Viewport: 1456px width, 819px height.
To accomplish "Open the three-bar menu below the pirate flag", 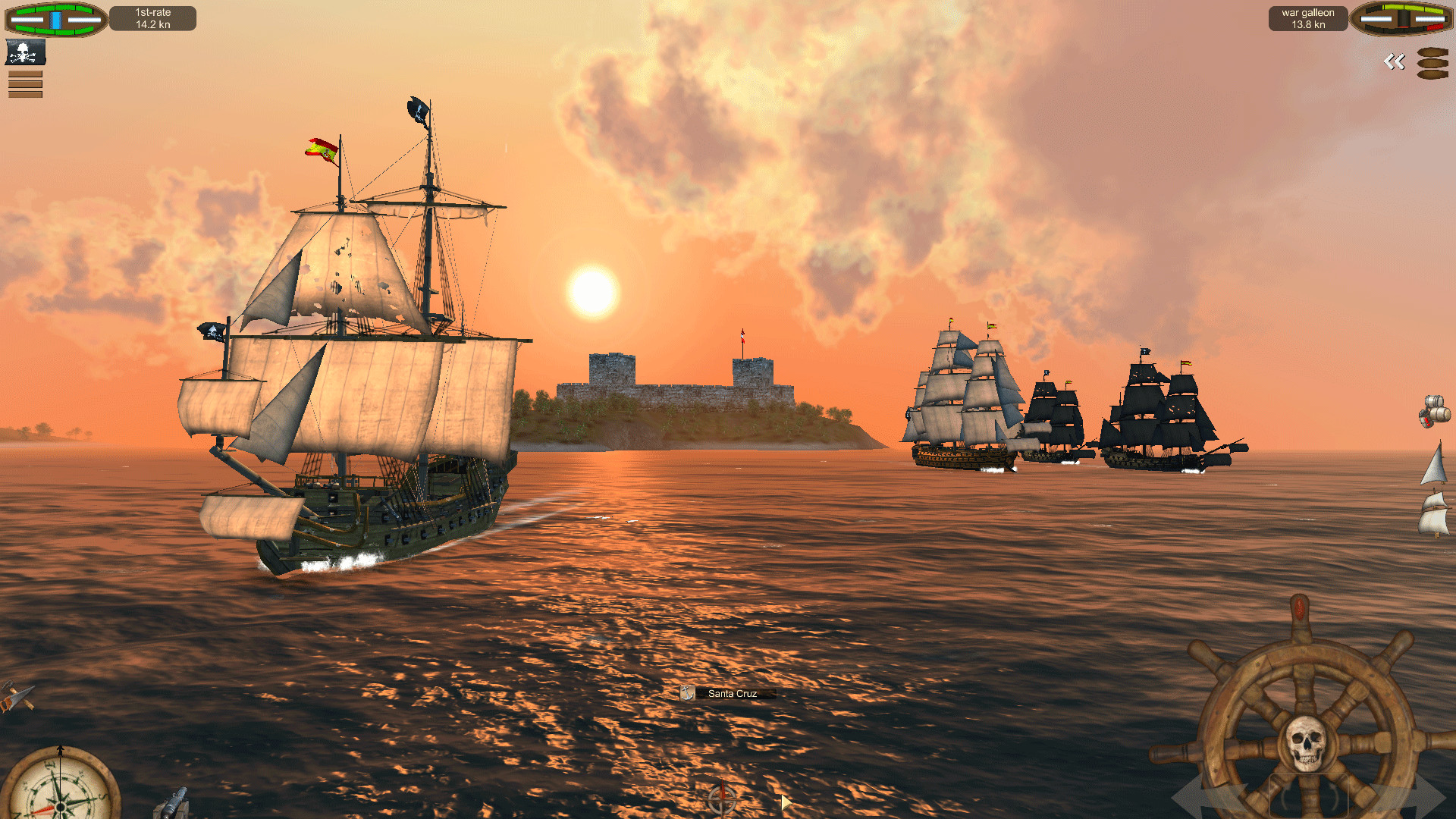I will coord(25,83).
